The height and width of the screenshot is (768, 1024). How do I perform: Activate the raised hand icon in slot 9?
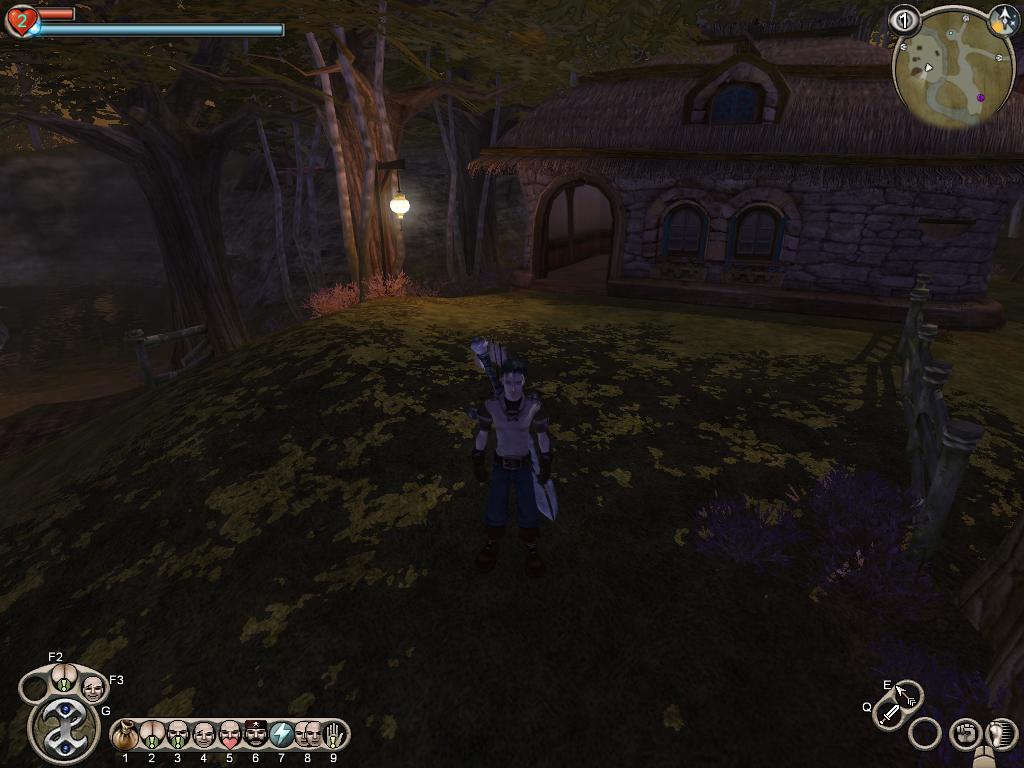(x=334, y=735)
